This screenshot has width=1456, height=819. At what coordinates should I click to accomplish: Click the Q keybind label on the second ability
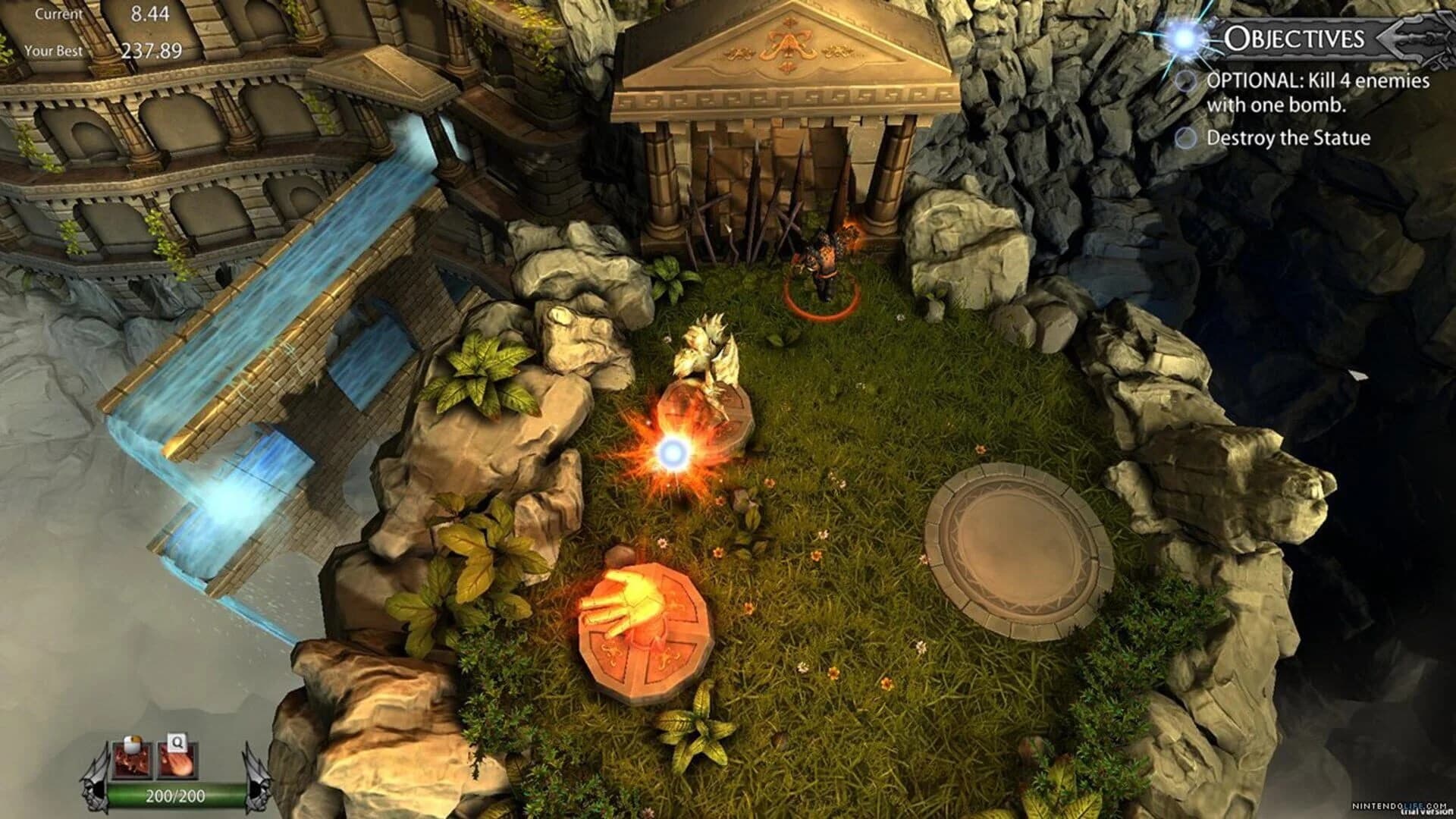[177, 742]
